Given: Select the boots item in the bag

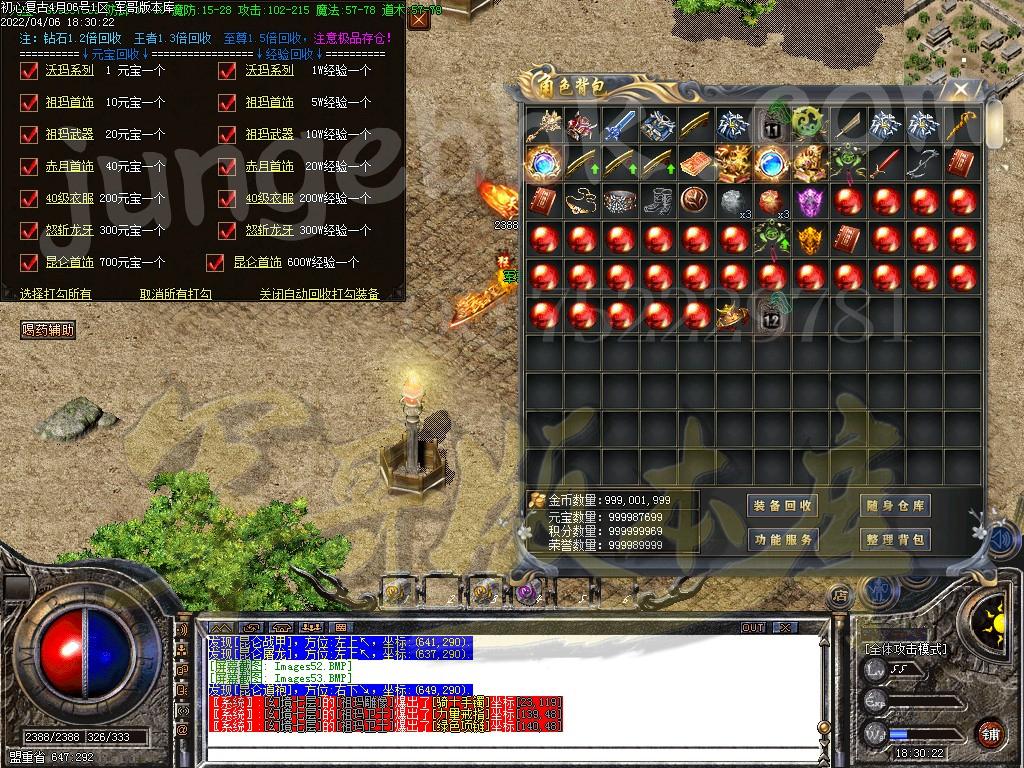Looking at the screenshot, I should [x=657, y=201].
